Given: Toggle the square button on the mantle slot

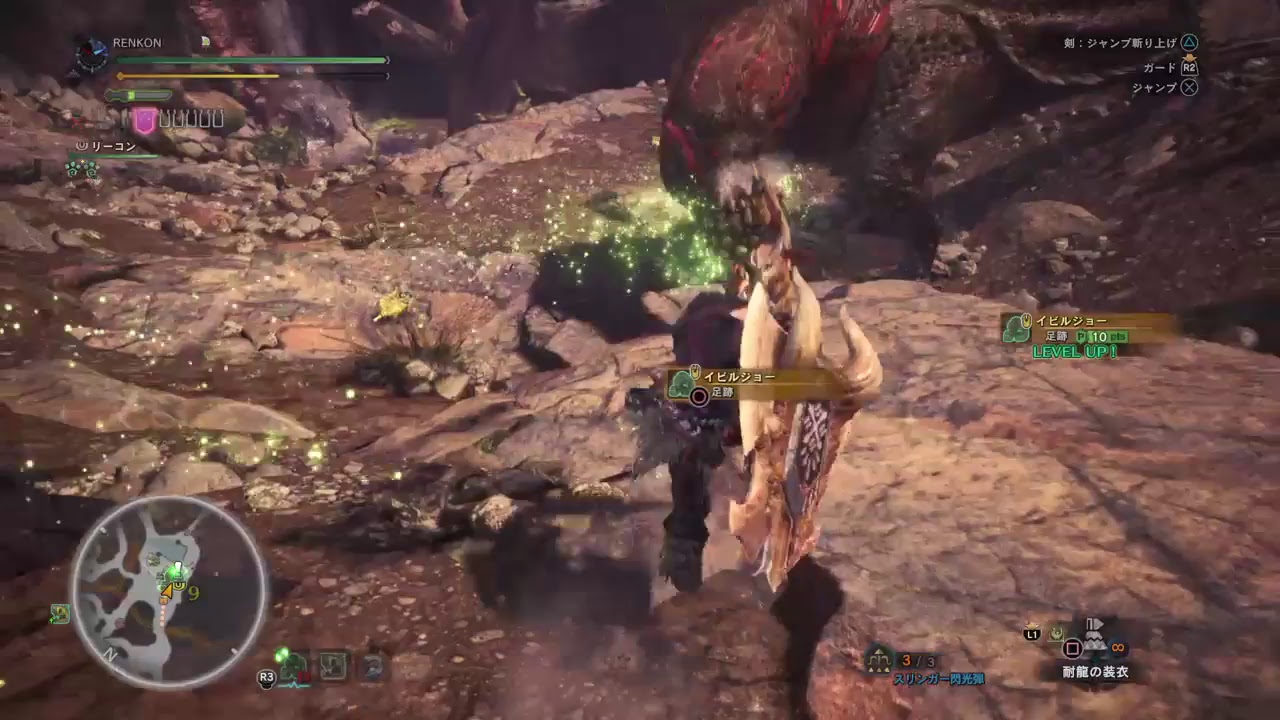Looking at the screenshot, I should click(1073, 648).
